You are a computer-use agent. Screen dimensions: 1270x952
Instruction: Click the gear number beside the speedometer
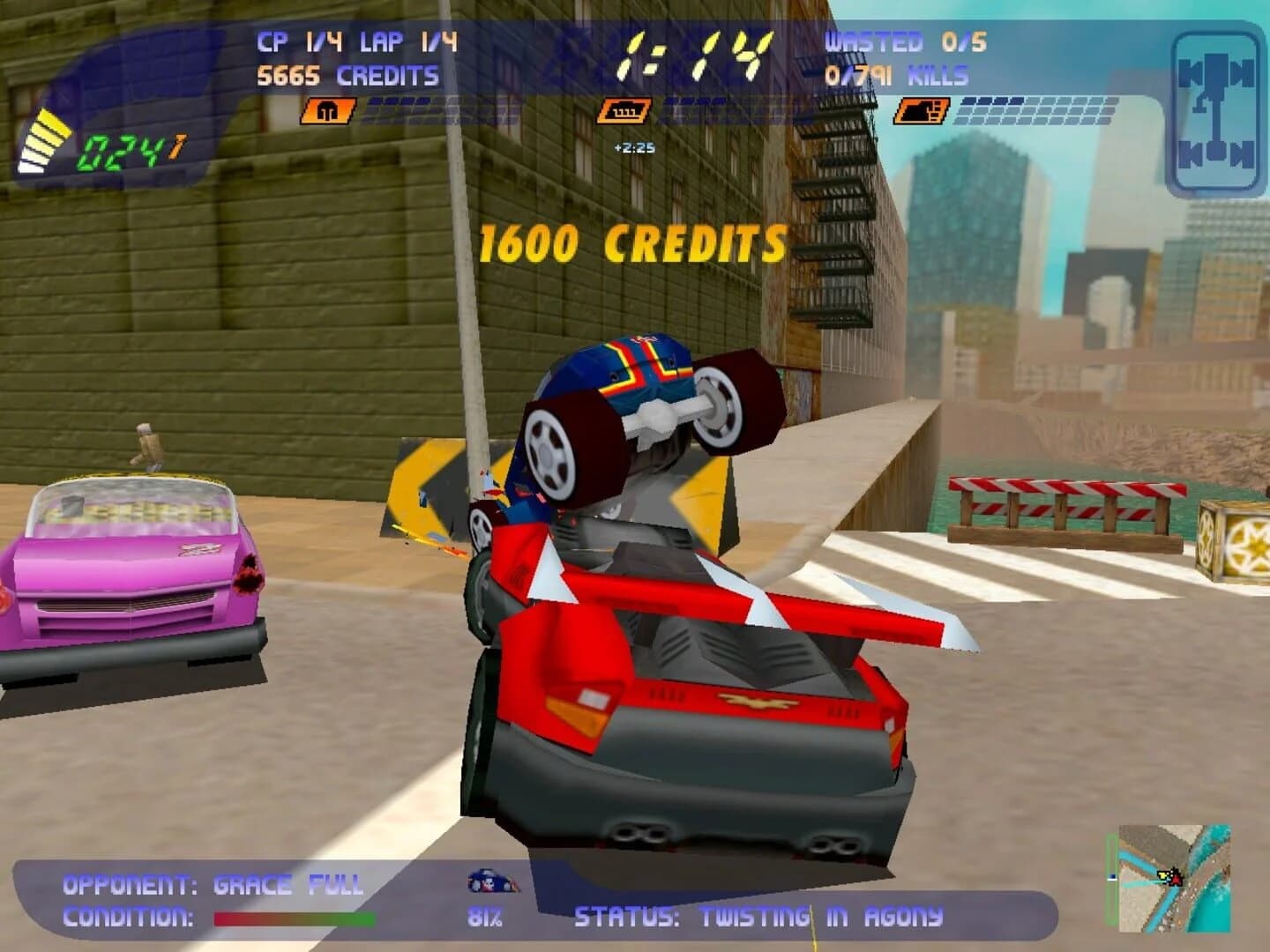coord(174,147)
